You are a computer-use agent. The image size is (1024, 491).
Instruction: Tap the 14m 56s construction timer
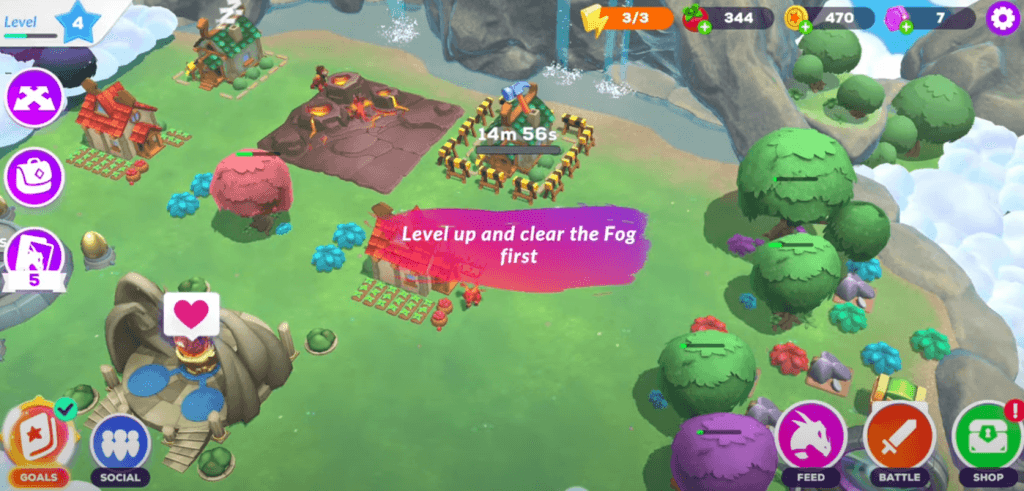(517, 135)
